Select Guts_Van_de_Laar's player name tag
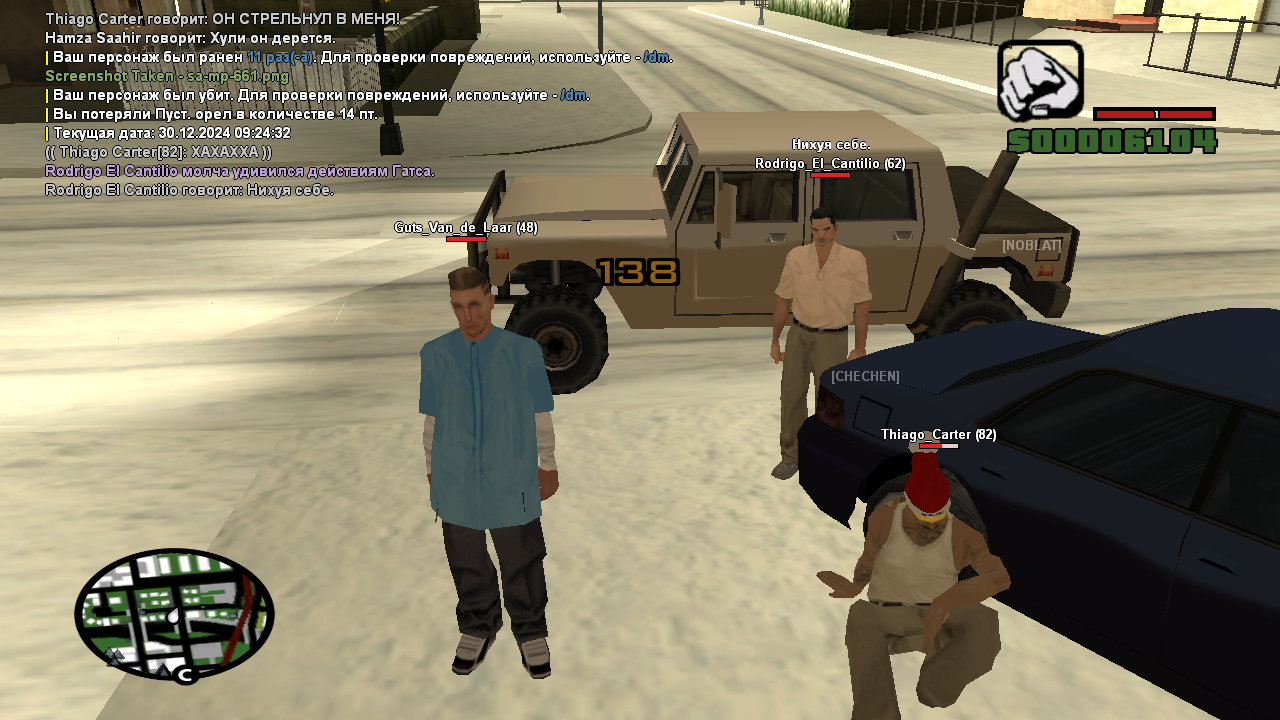Viewport: 1280px width, 720px height. click(466, 228)
